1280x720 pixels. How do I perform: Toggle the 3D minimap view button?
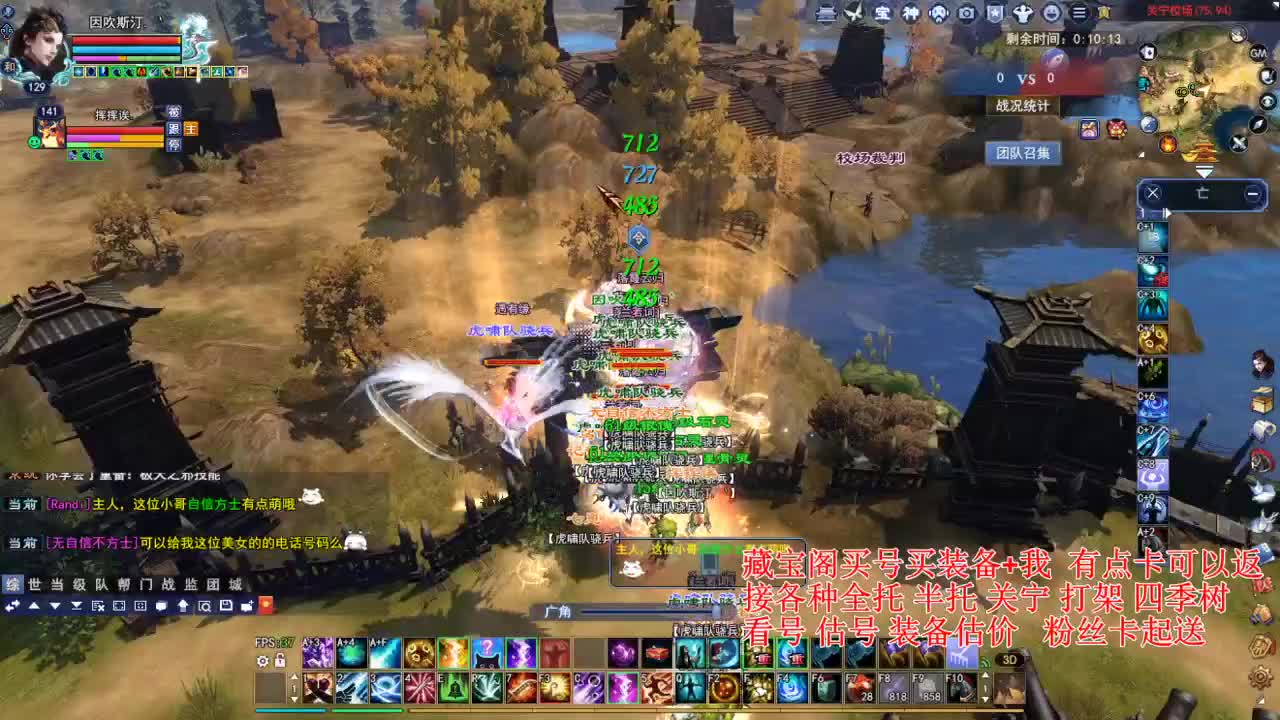point(1009,659)
